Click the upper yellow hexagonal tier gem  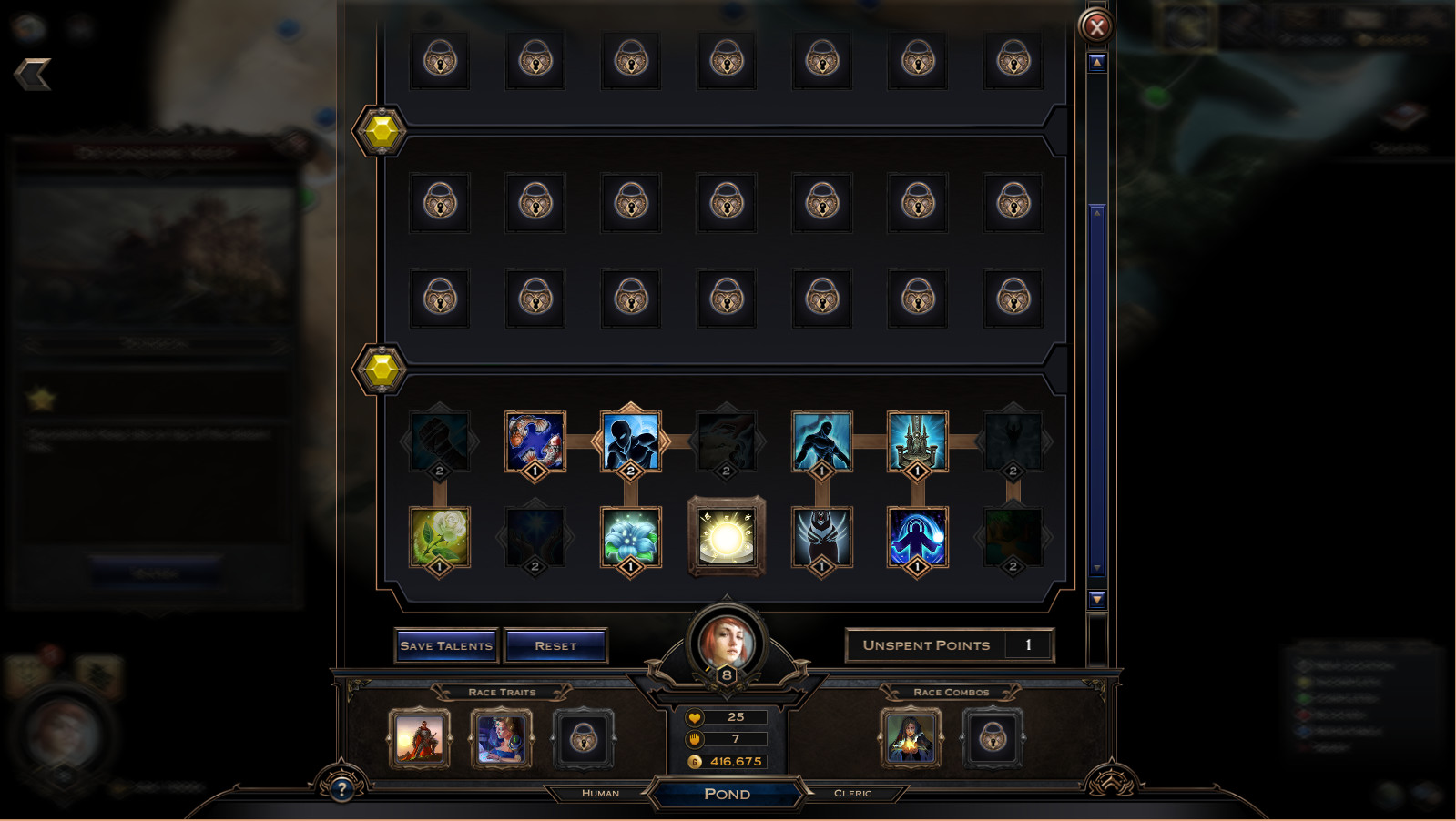(x=381, y=130)
